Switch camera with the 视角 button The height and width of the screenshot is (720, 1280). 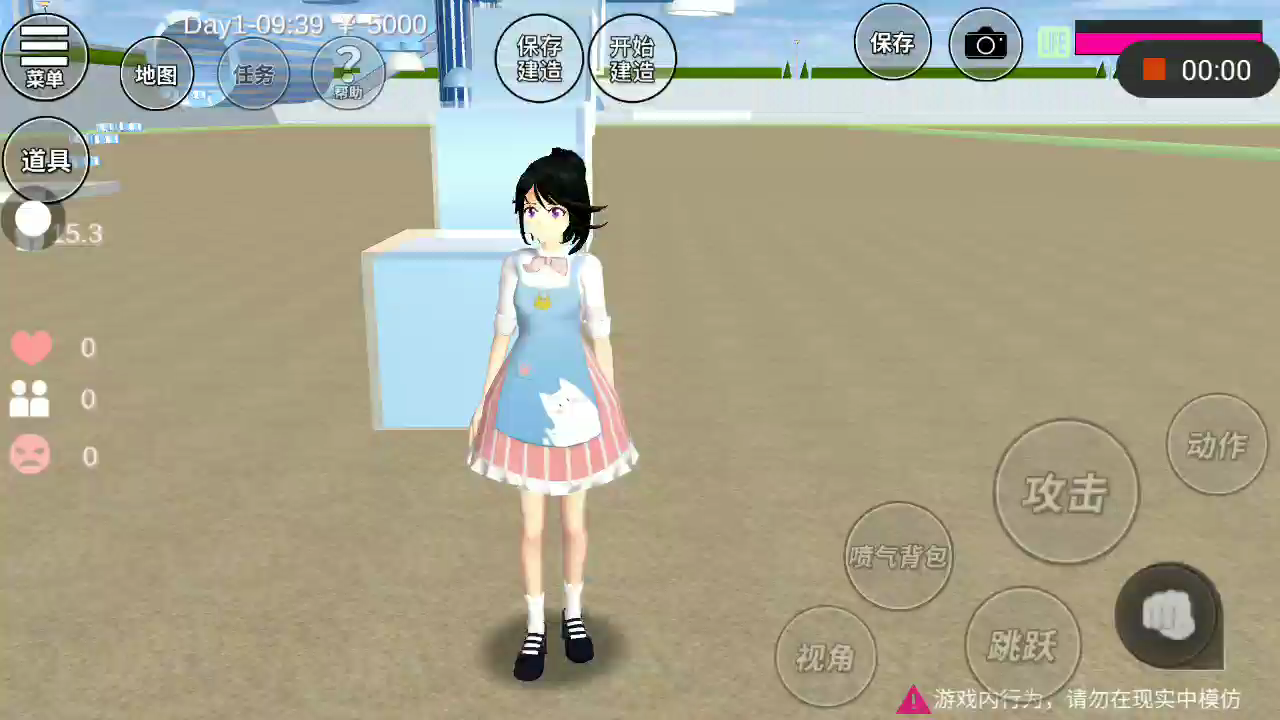826,657
